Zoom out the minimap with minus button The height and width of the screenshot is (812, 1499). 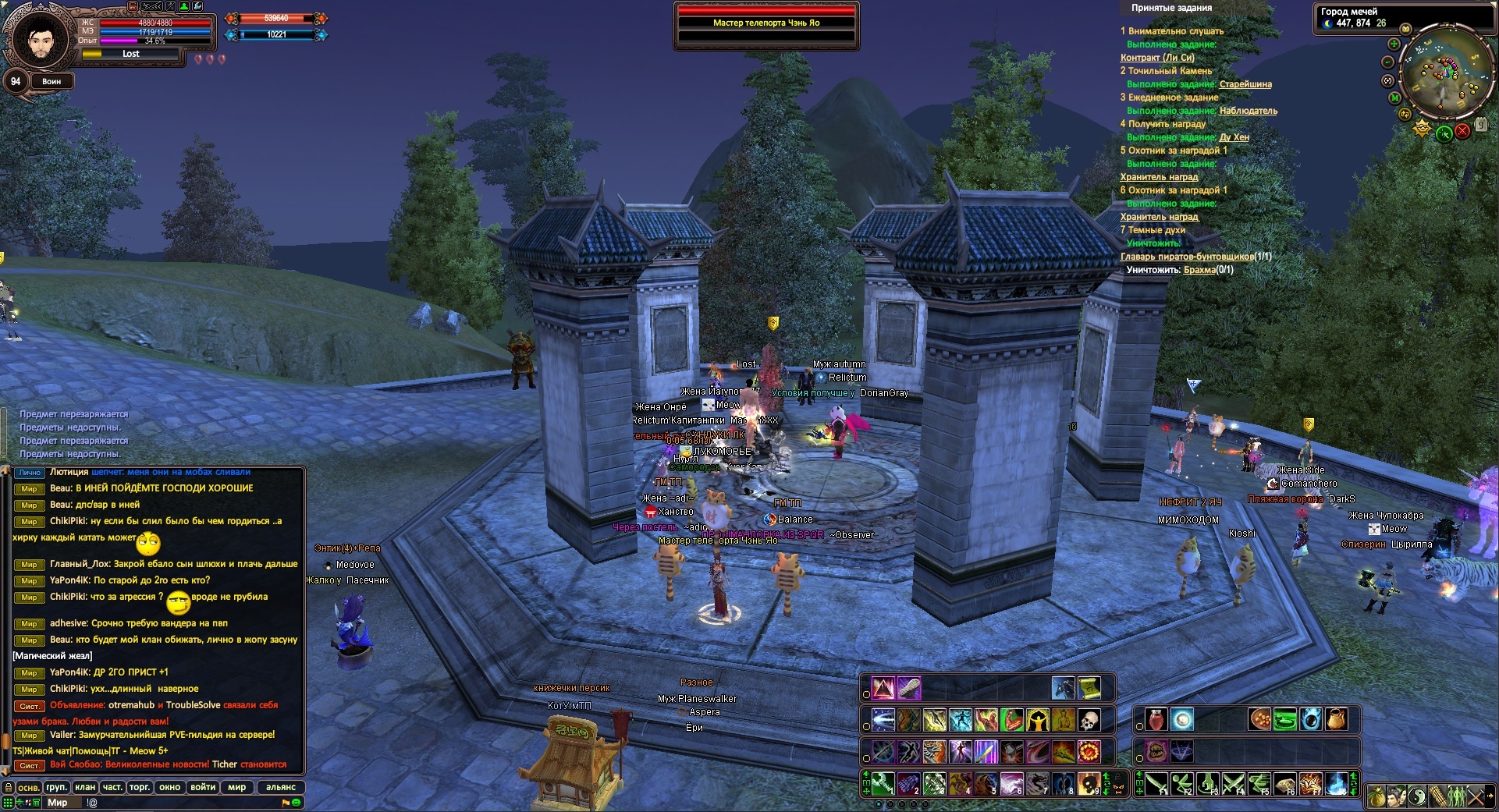(x=1388, y=62)
